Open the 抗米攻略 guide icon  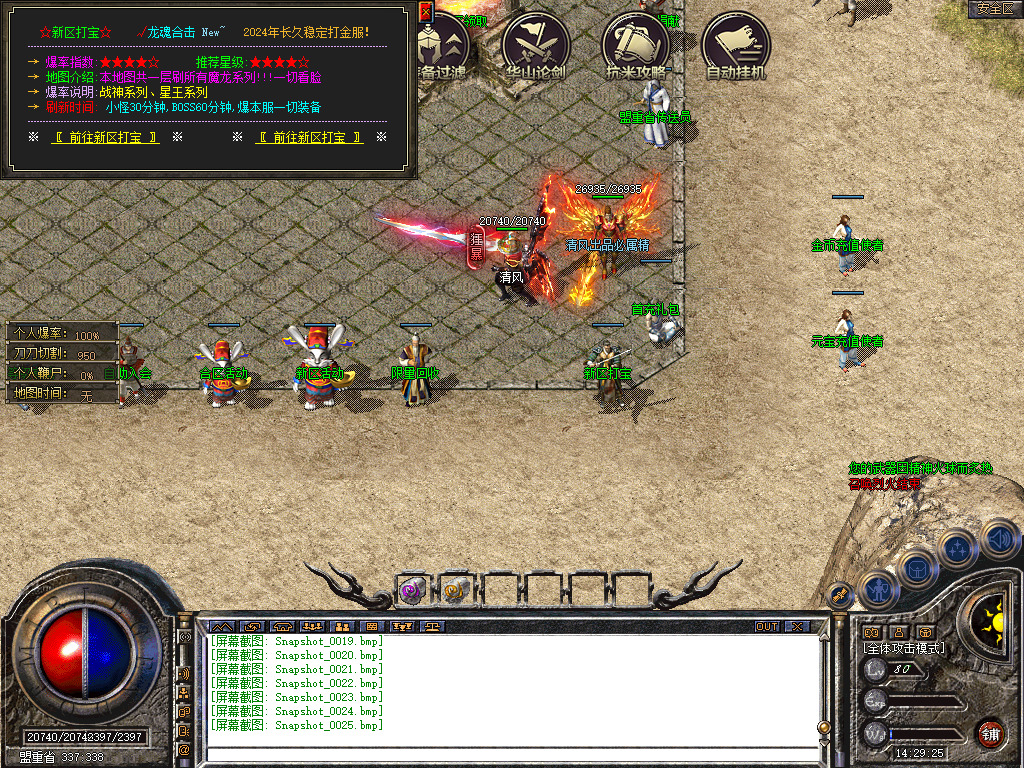click(635, 45)
